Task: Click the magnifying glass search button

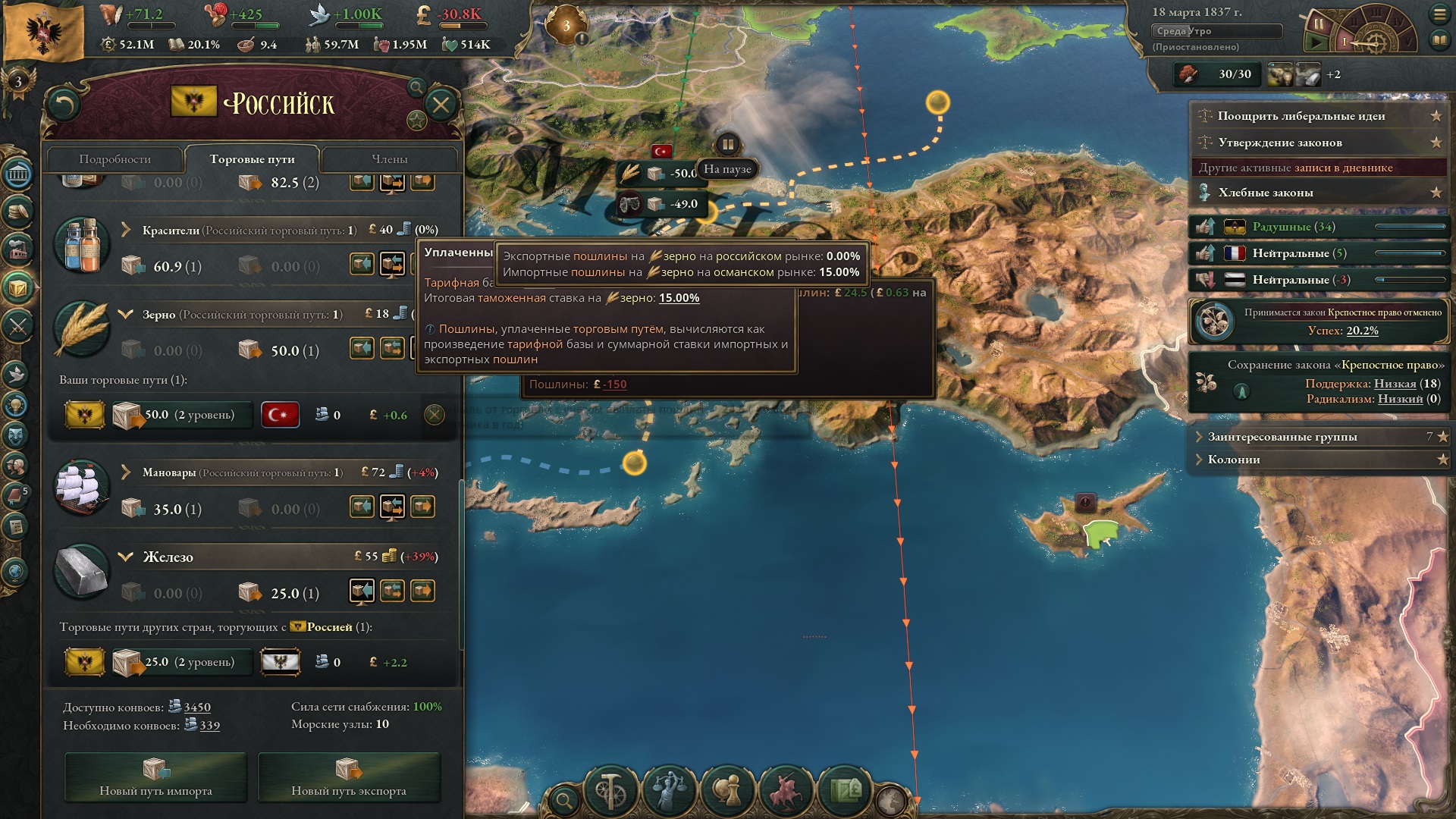Action: pos(564,799)
